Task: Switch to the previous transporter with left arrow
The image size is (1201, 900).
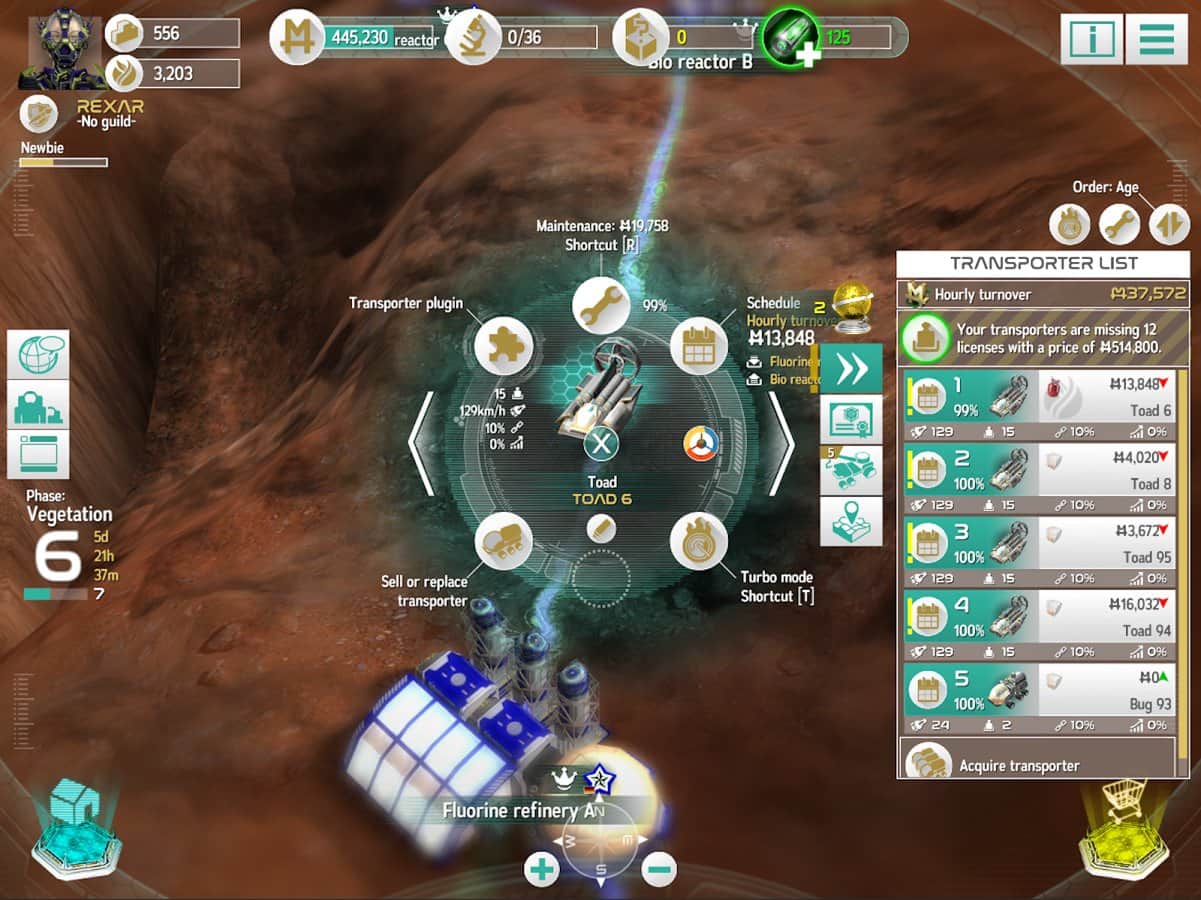Action: (422, 443)
